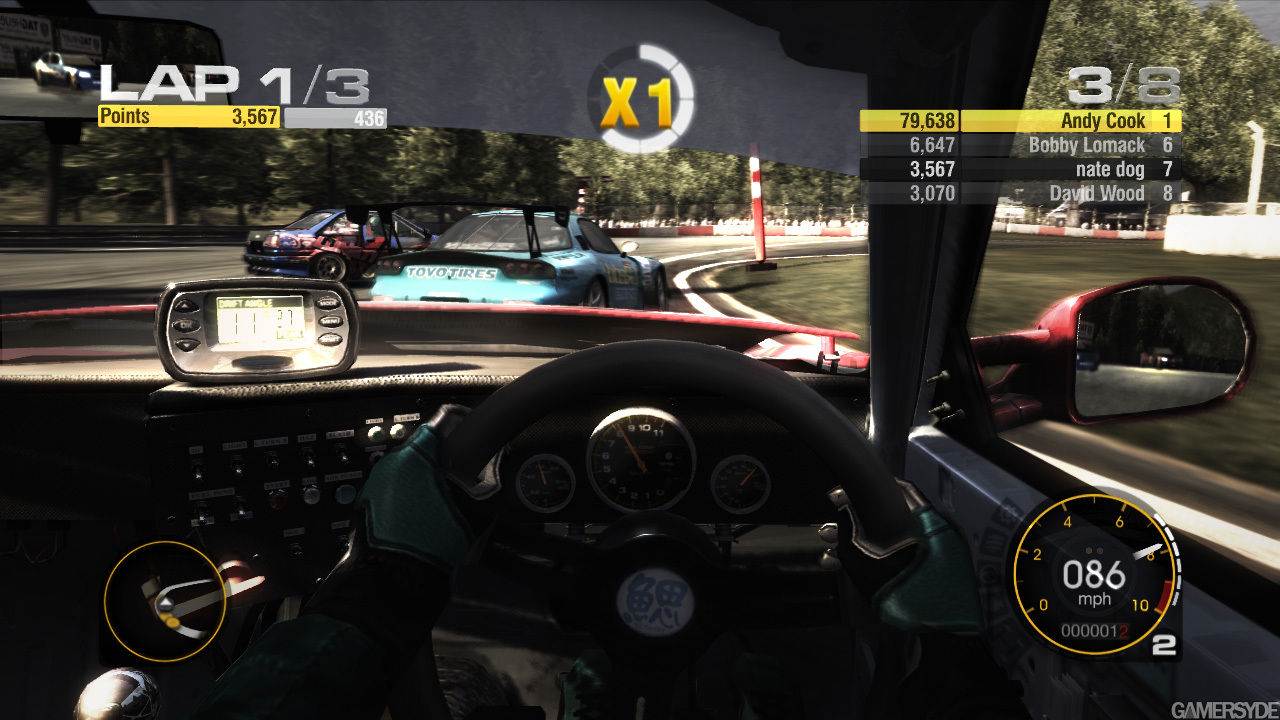Click the X1 drift multiplier ring
The width and height of the screenshot is (1280, 720).
[640, 99]
